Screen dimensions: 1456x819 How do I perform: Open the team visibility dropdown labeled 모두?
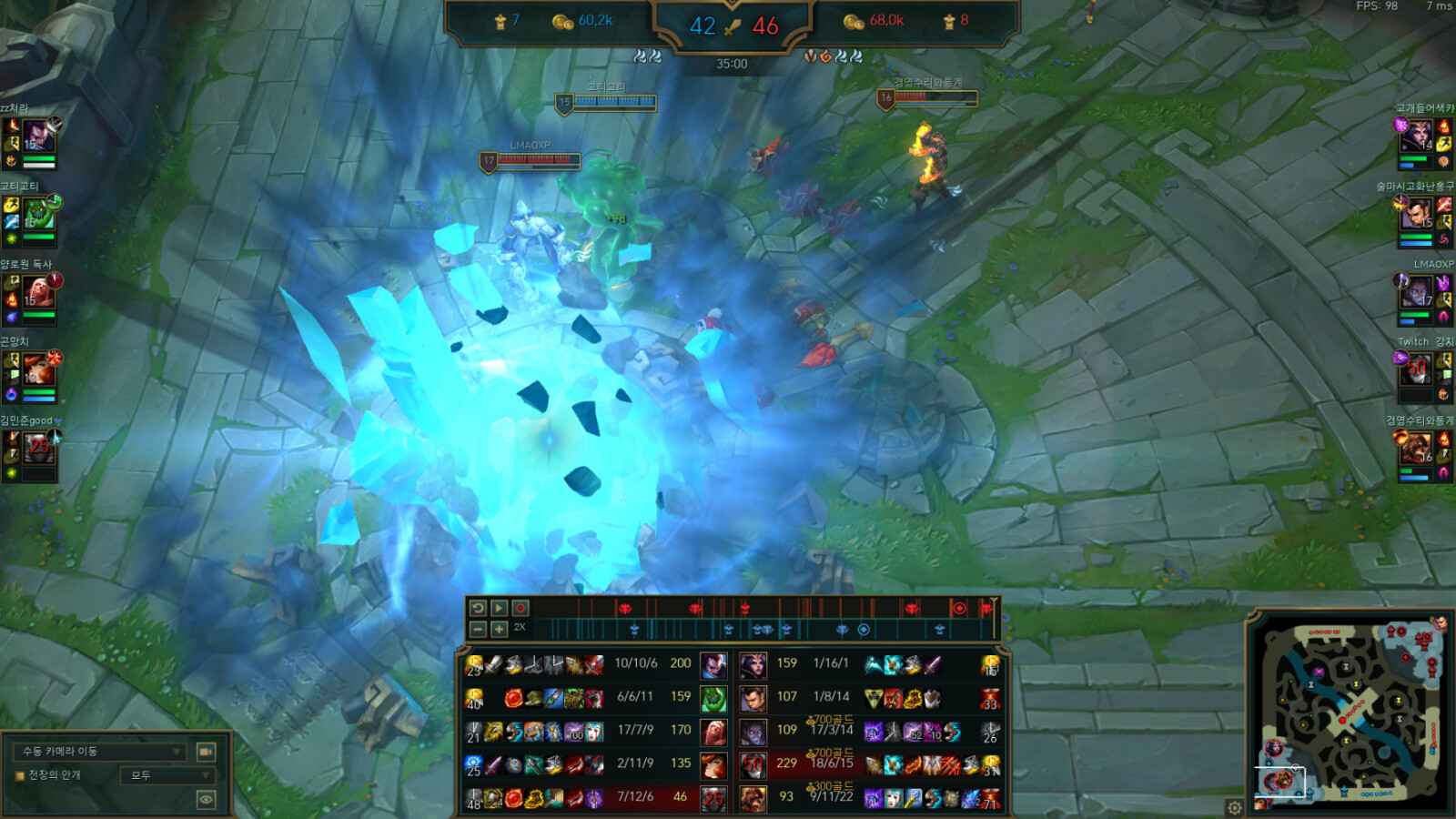tap(168, 775)
